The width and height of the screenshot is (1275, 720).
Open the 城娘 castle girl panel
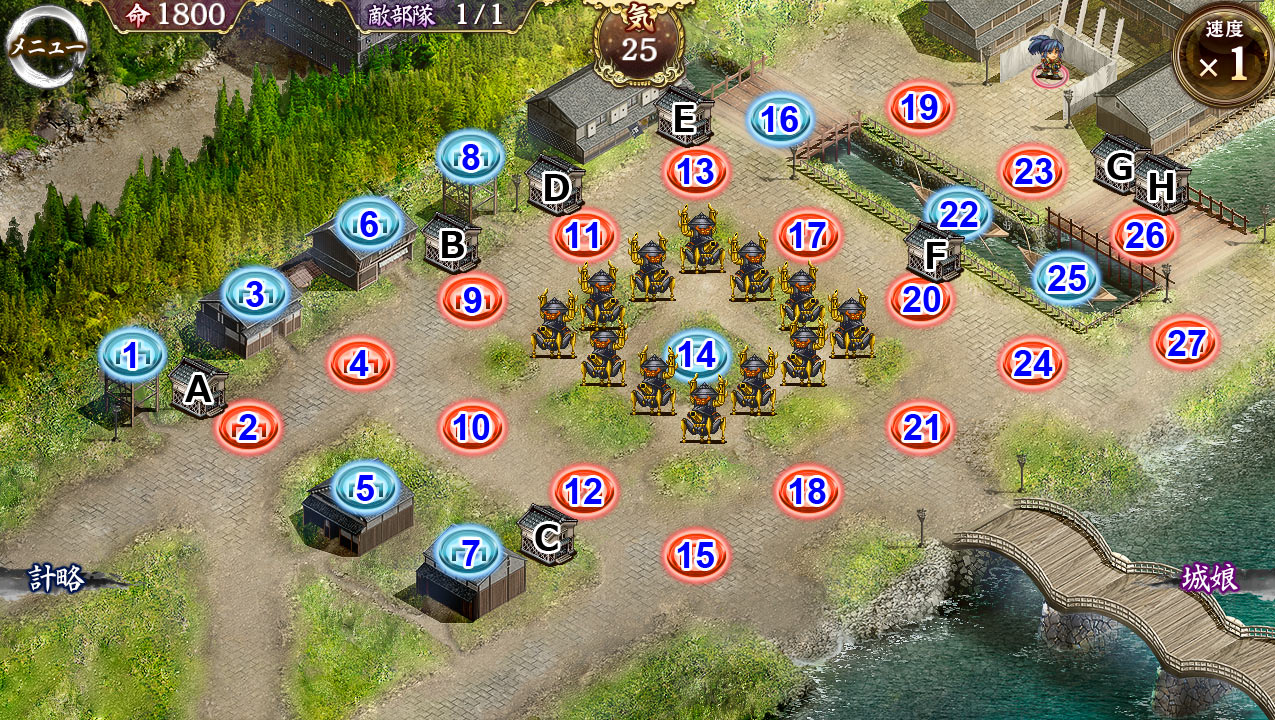[1210, 579]
